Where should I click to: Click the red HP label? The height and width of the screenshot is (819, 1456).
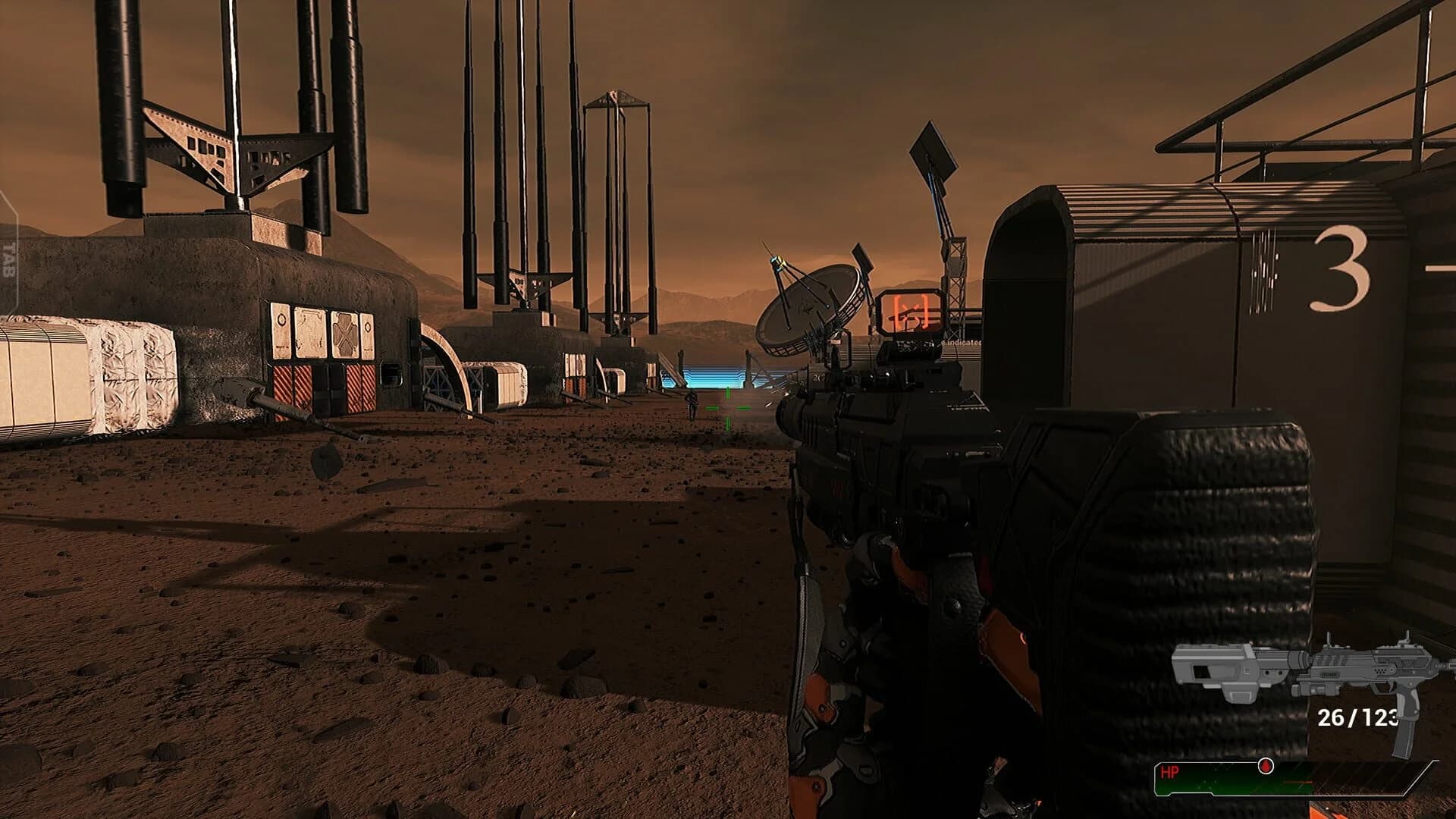[1170, 772]
